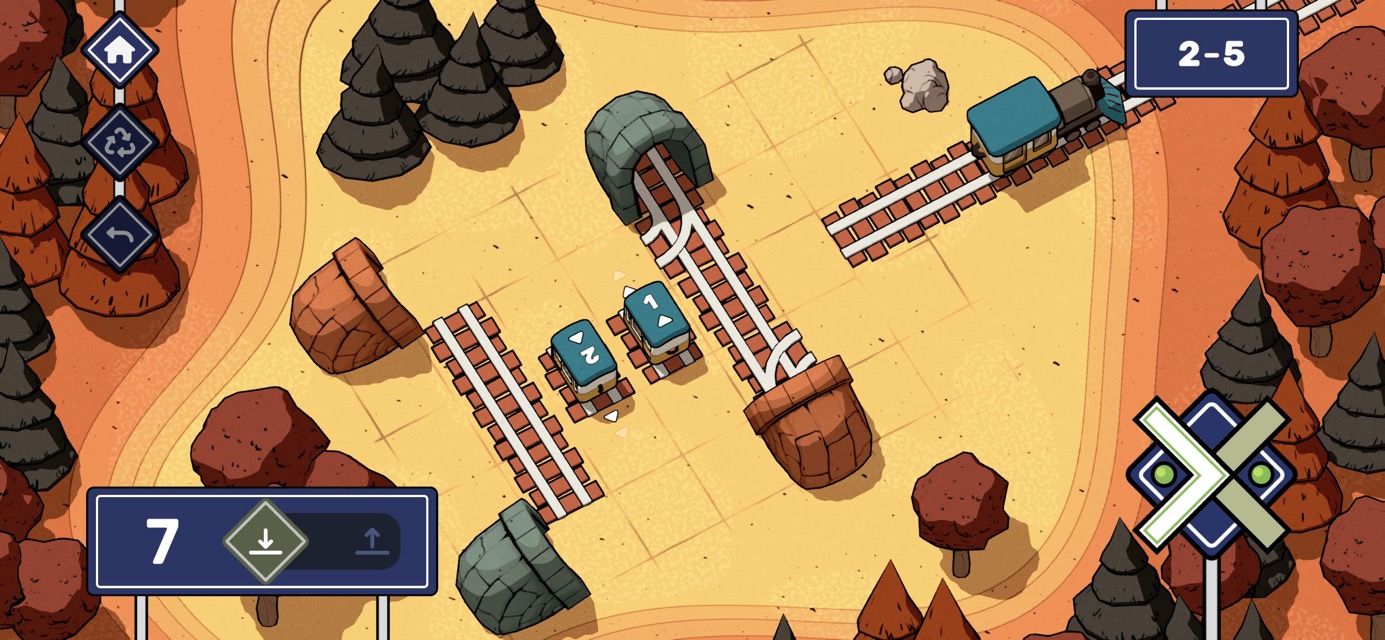Undo the last move

click(120, 235)
